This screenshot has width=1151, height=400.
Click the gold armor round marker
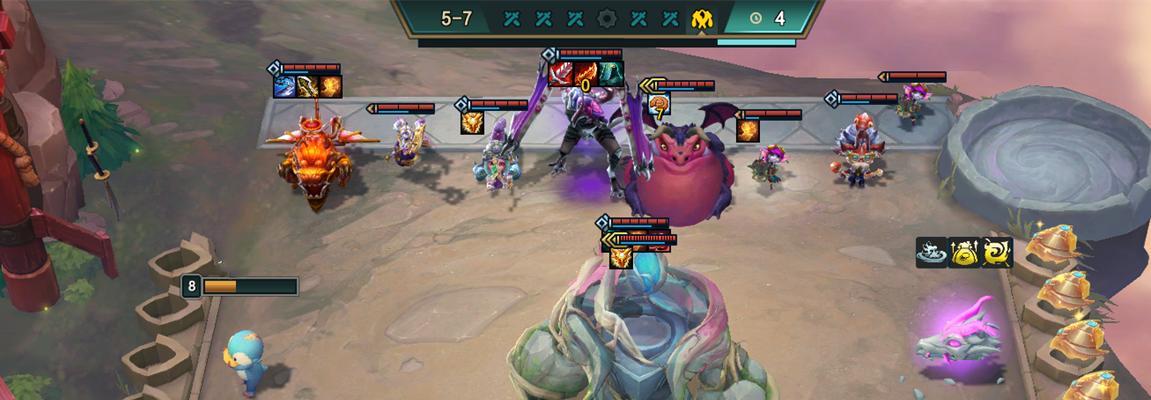point(703,18)
